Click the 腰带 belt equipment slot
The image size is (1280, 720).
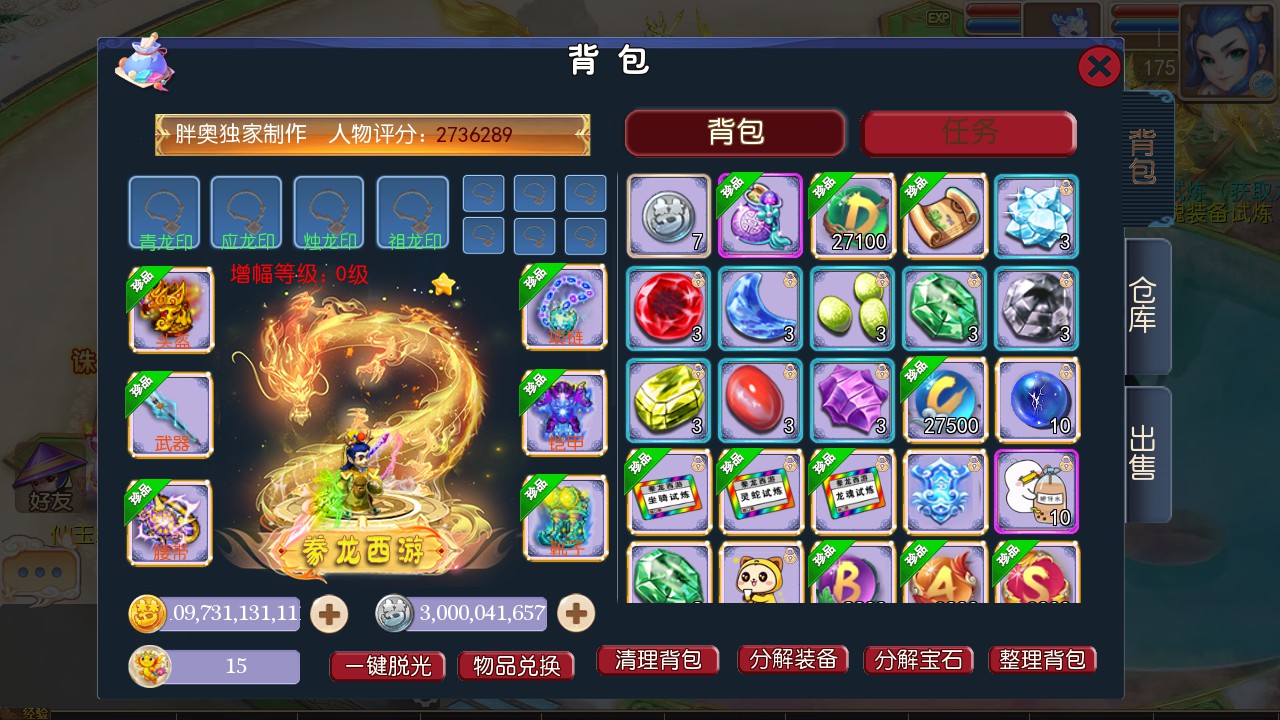[x=168, y=520]
